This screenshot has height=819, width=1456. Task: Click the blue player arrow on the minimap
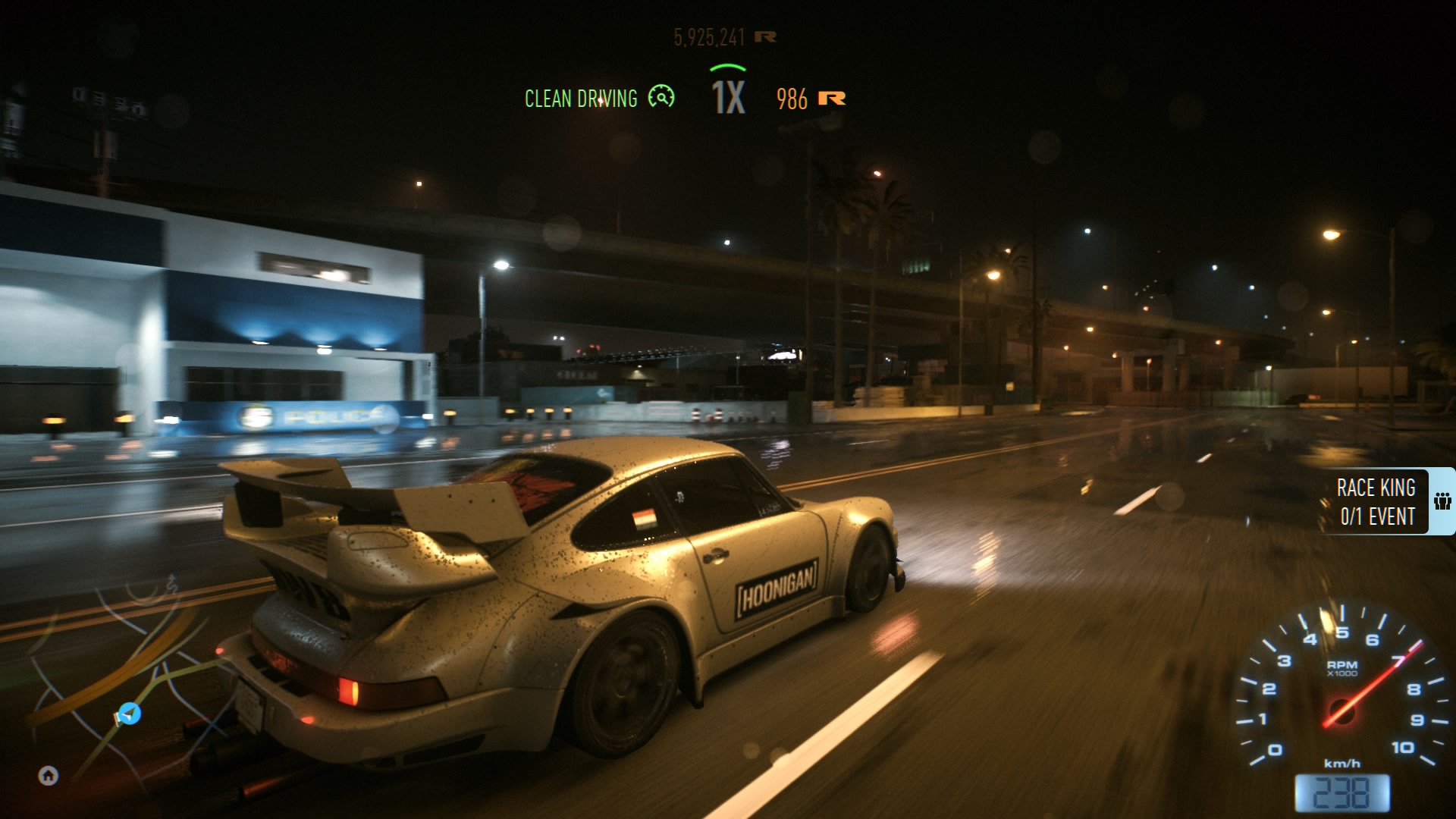130,714
